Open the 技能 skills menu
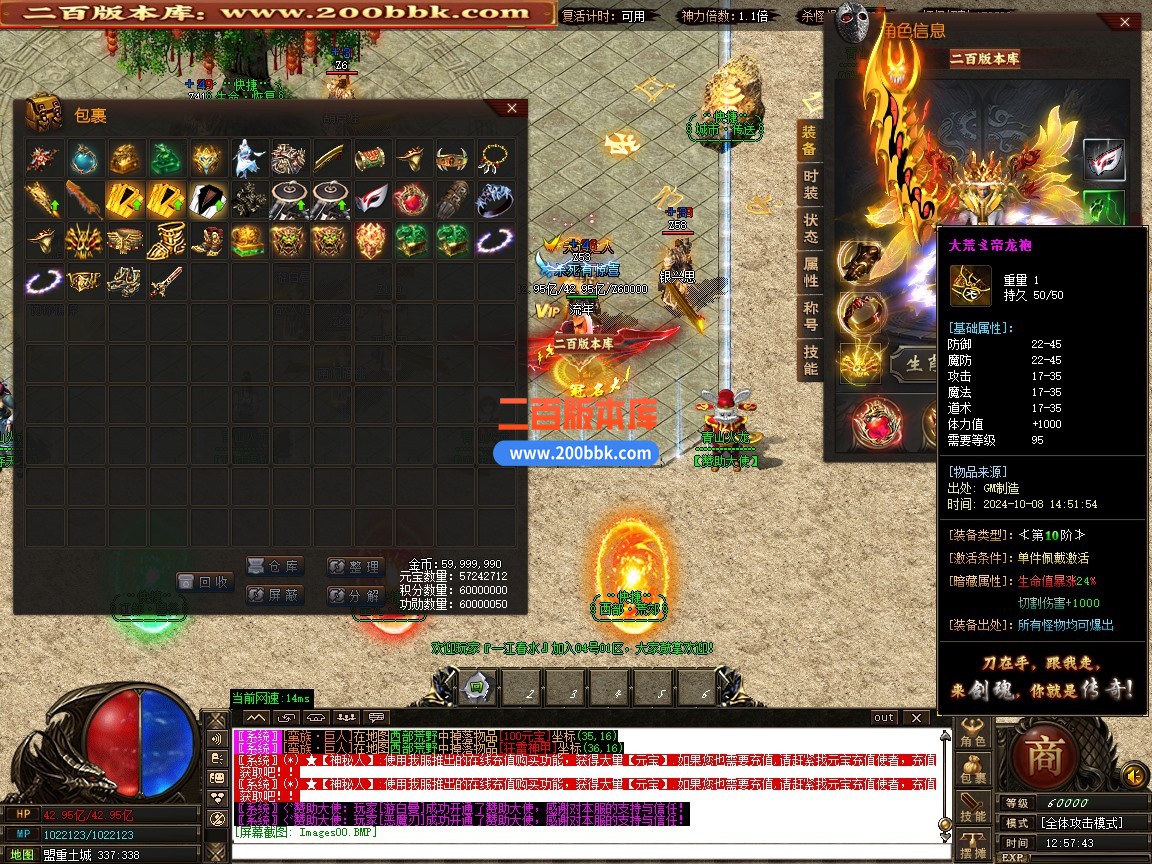 click(973, 810)
